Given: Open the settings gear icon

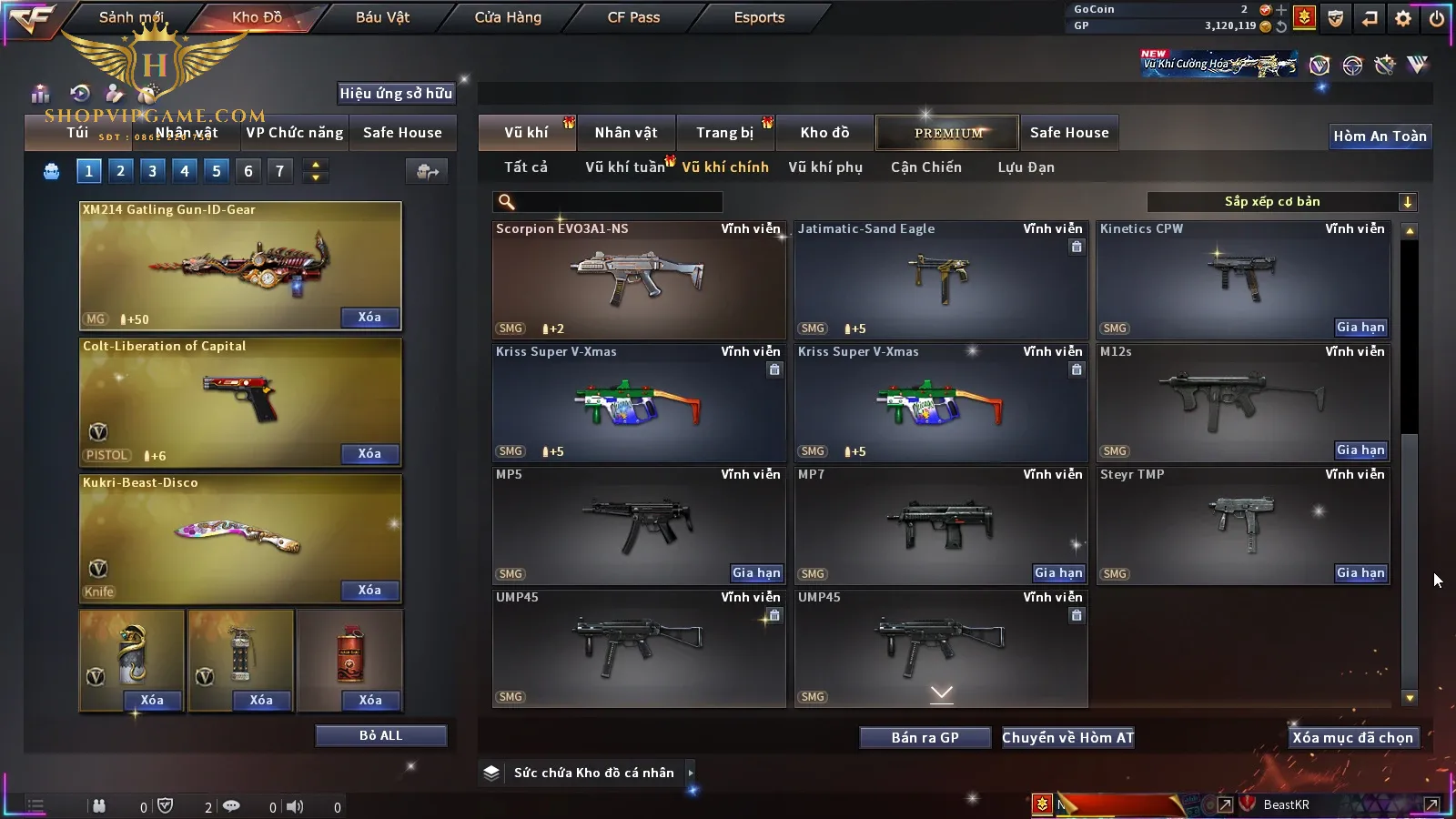Looking at the screenshot, I should [1403, 18].
